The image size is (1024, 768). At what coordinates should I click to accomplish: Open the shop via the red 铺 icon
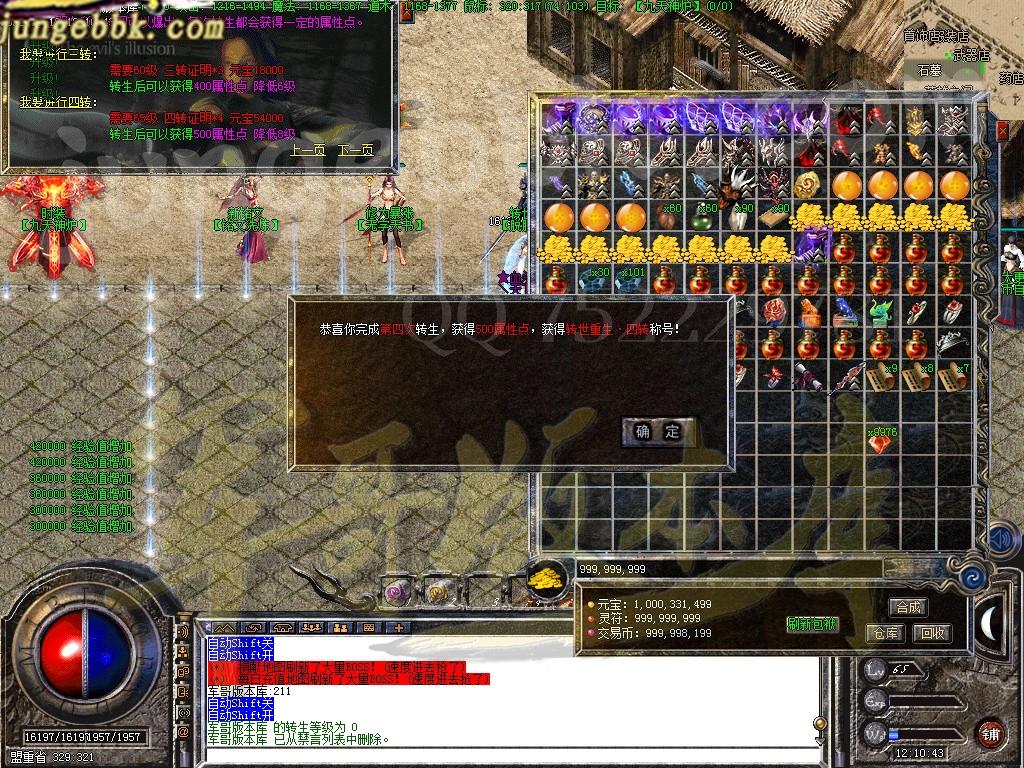tap(990, 733)
